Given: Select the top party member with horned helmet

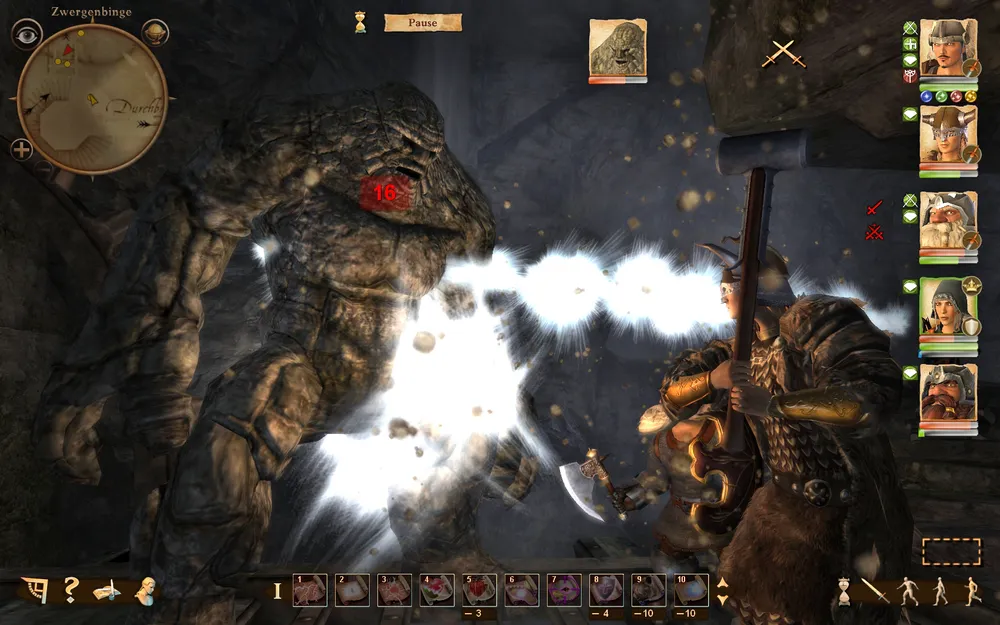Looking at the screenshot, I should pos(947,47).
